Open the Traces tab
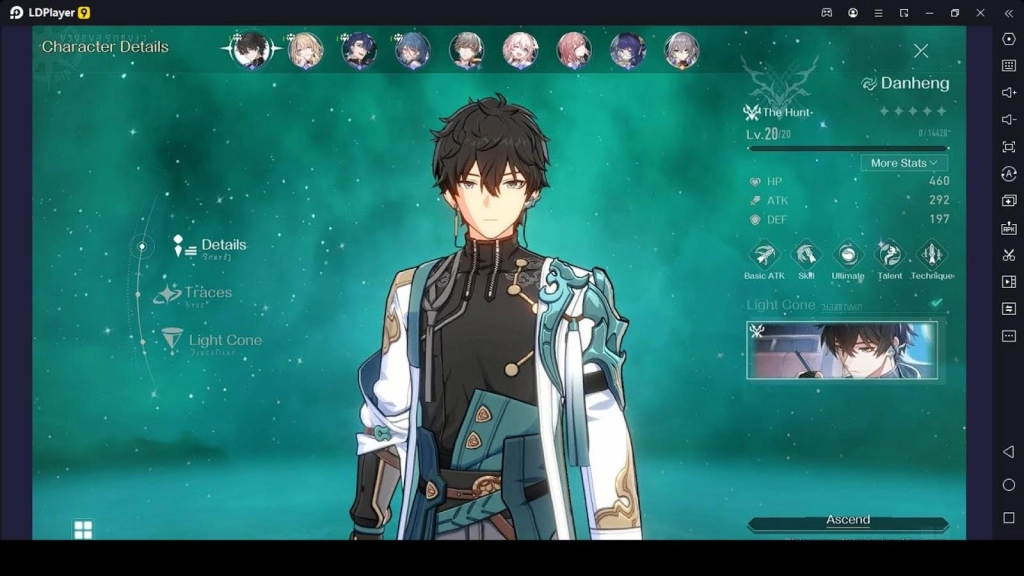 207,293
